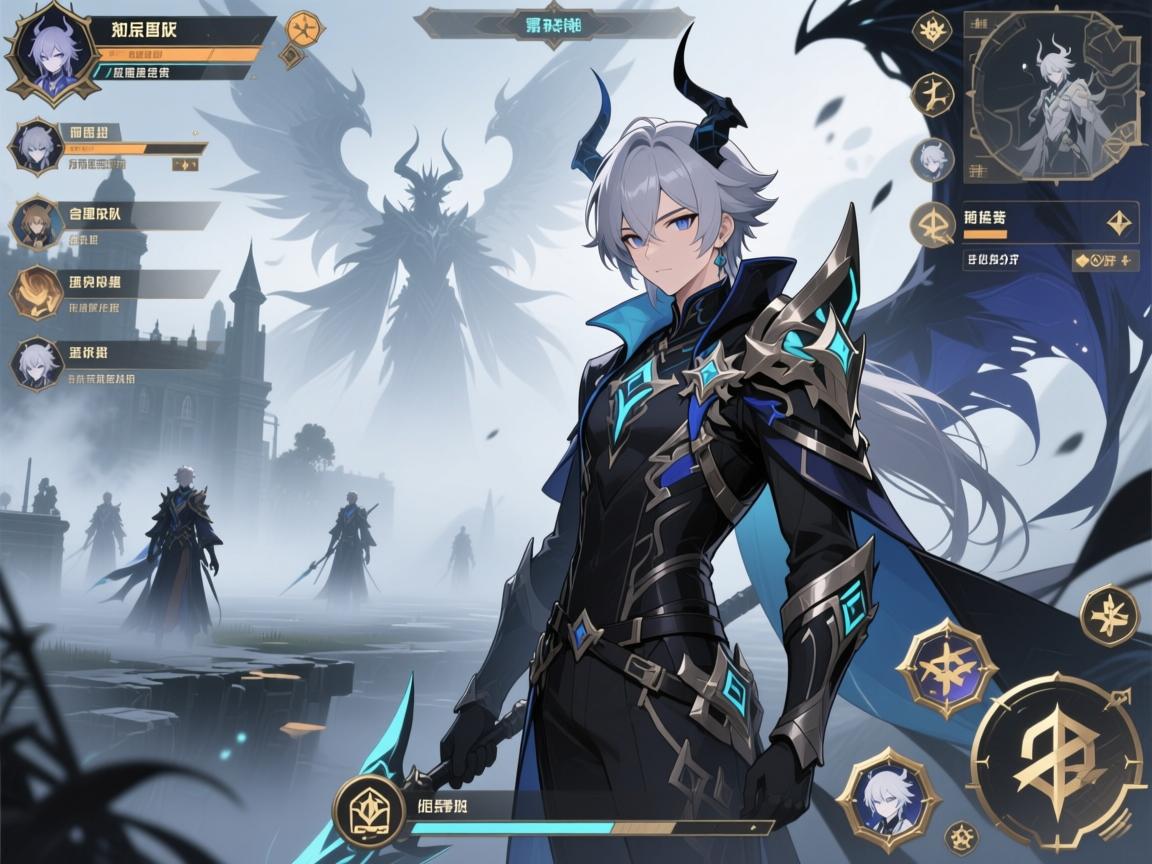Tap the gold star-burst emblem icon
1152x864 pixels.
click(x=933, y=30)
